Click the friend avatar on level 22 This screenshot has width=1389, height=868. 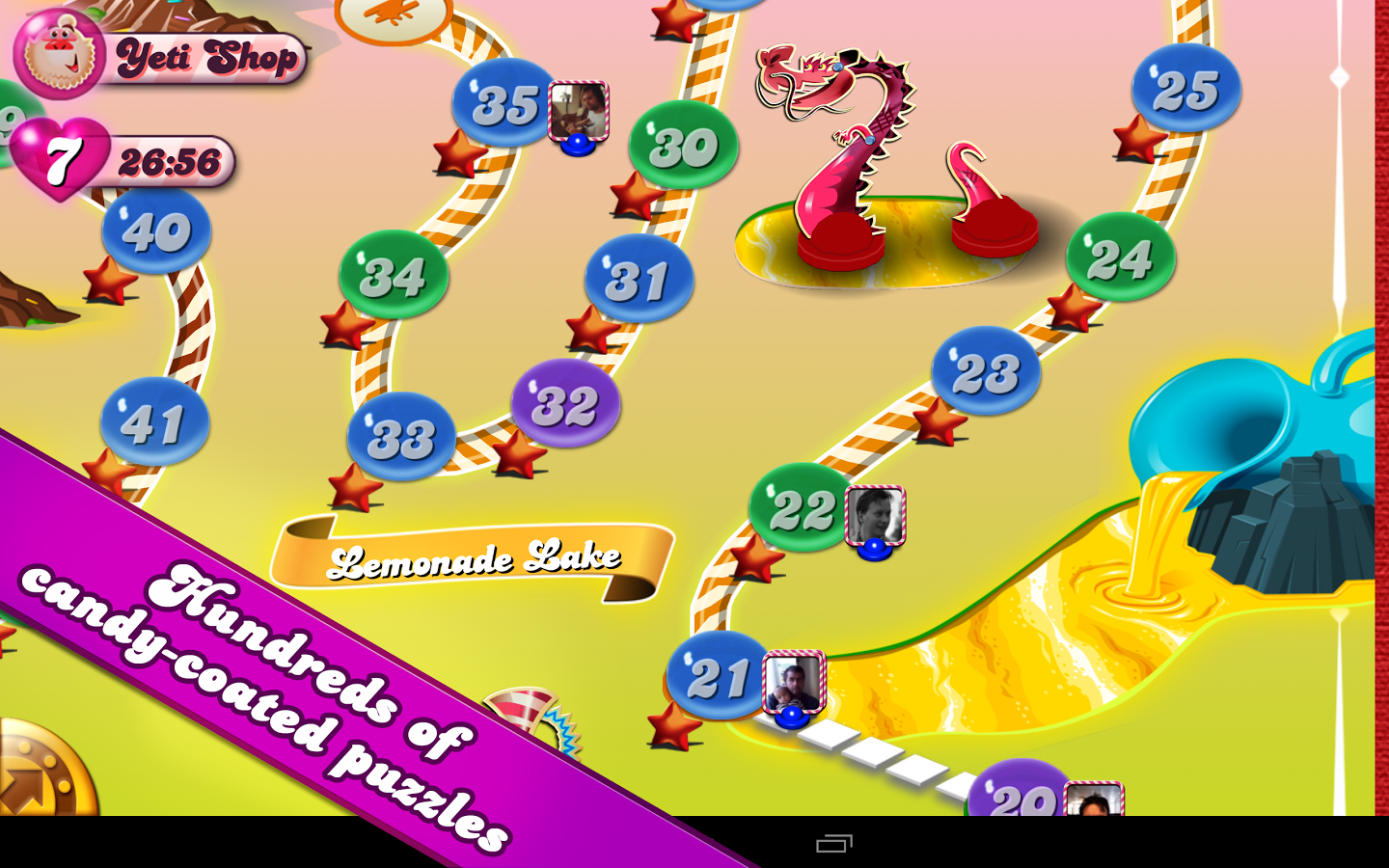(x=874, y=514)
